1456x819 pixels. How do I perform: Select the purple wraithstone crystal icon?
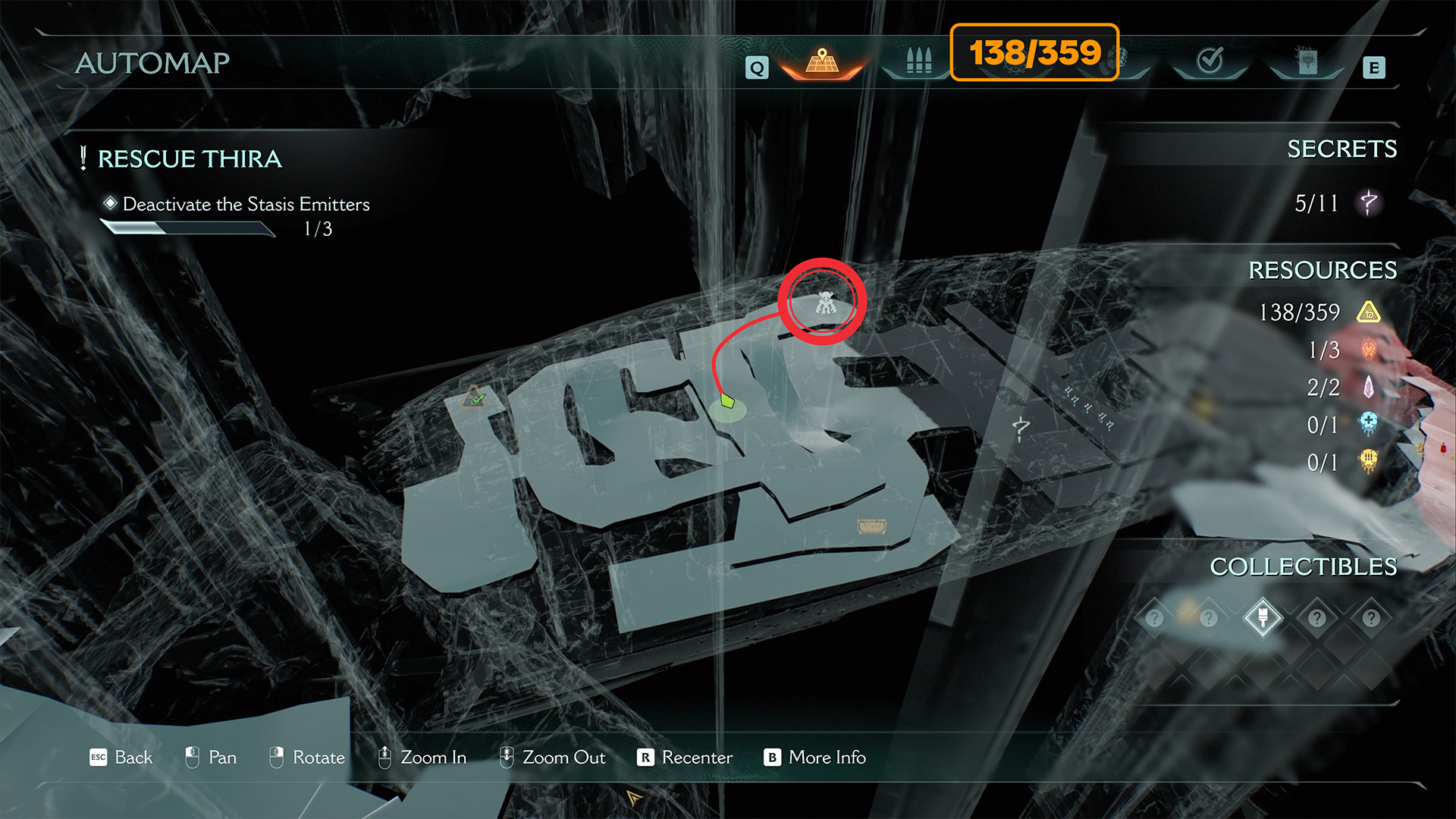1369,388
